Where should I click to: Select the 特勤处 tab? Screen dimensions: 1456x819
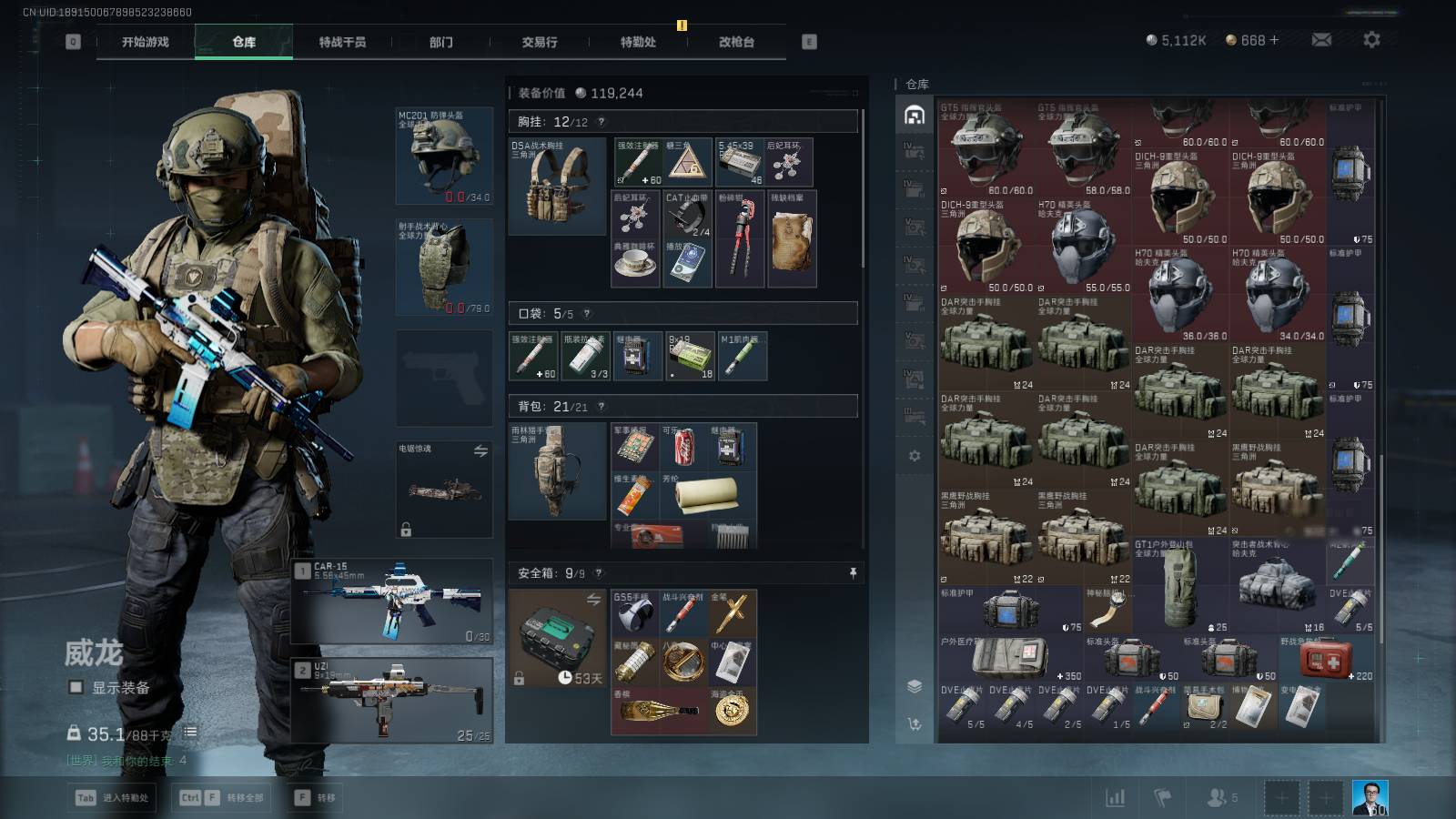[638, 42]
